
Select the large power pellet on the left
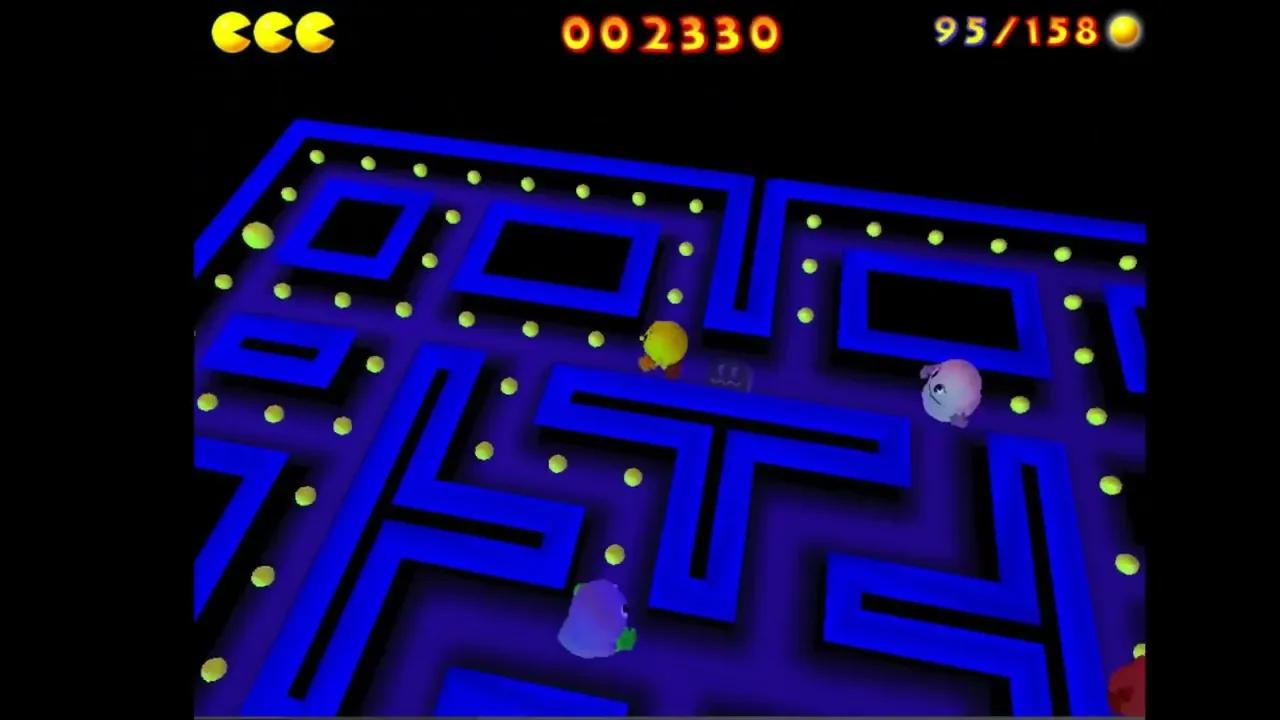(256, 235)
